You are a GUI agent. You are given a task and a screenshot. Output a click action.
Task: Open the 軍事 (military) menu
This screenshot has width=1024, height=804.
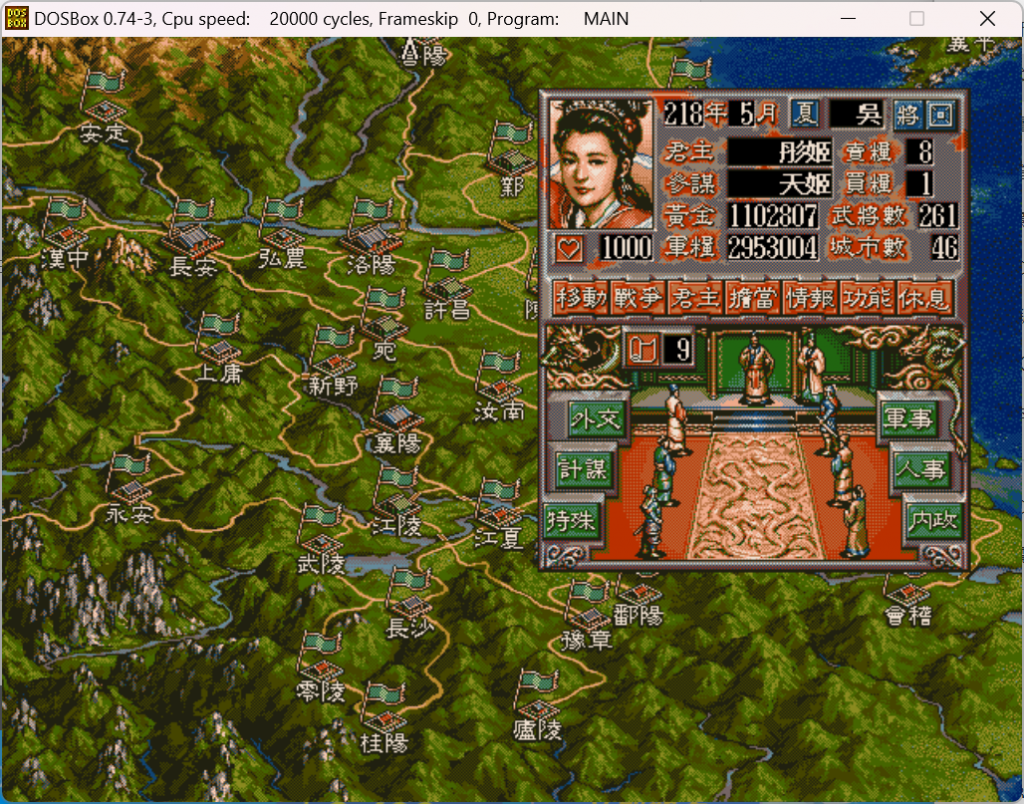pyautogui.click(x=907, y=418)
